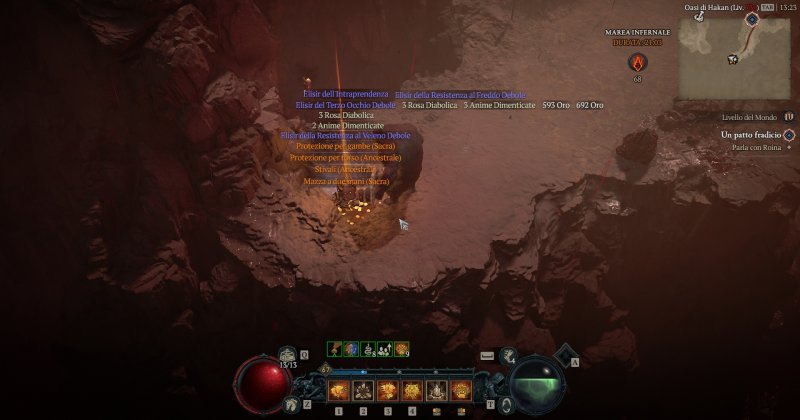The height and width of the screenshot is (420, 800).
Task: Click the blue quest marker on the minimap
Action: 751,19
